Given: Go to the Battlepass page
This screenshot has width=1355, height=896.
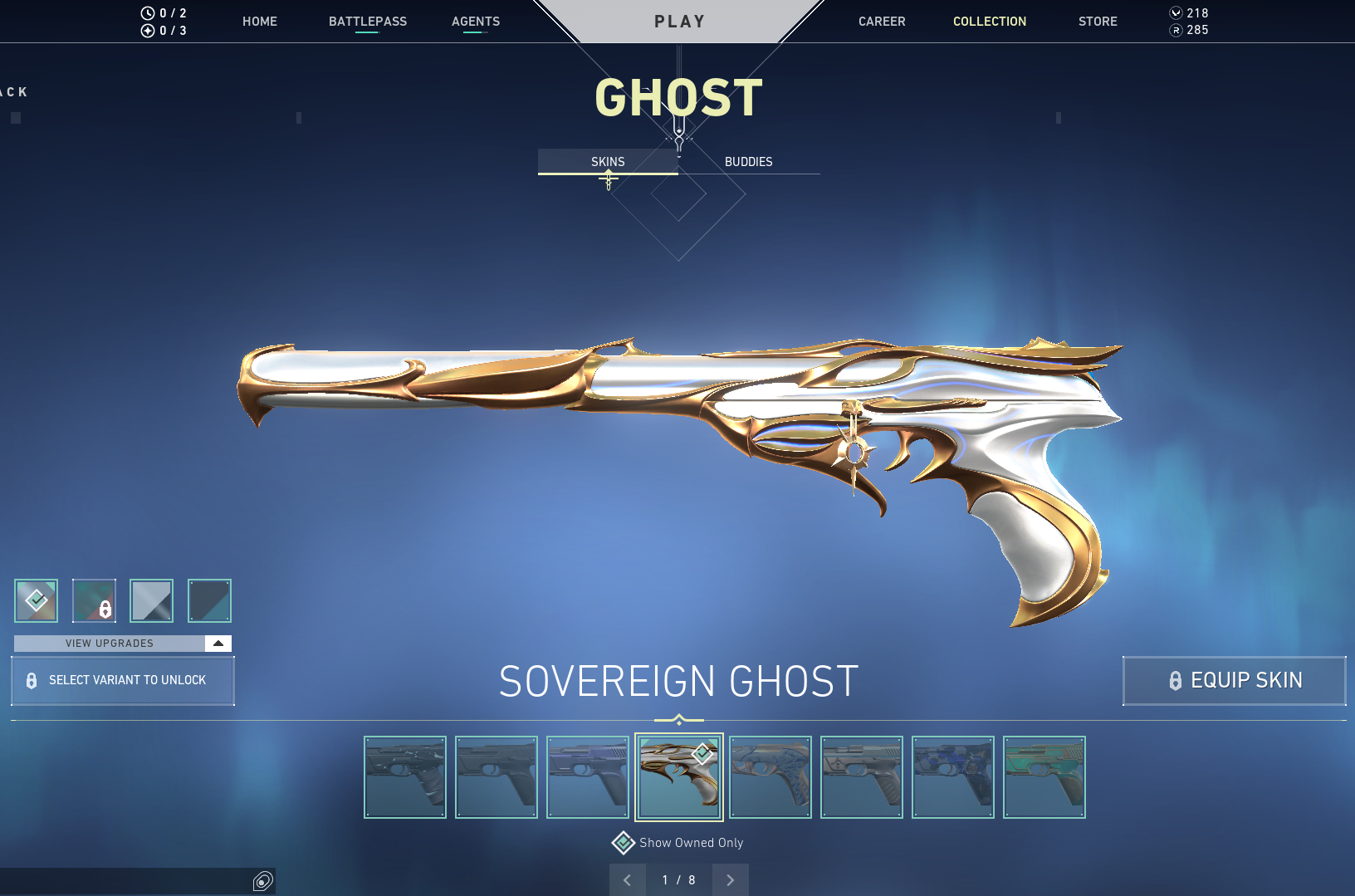Looking at the screenshot, I should pos(368,22).
